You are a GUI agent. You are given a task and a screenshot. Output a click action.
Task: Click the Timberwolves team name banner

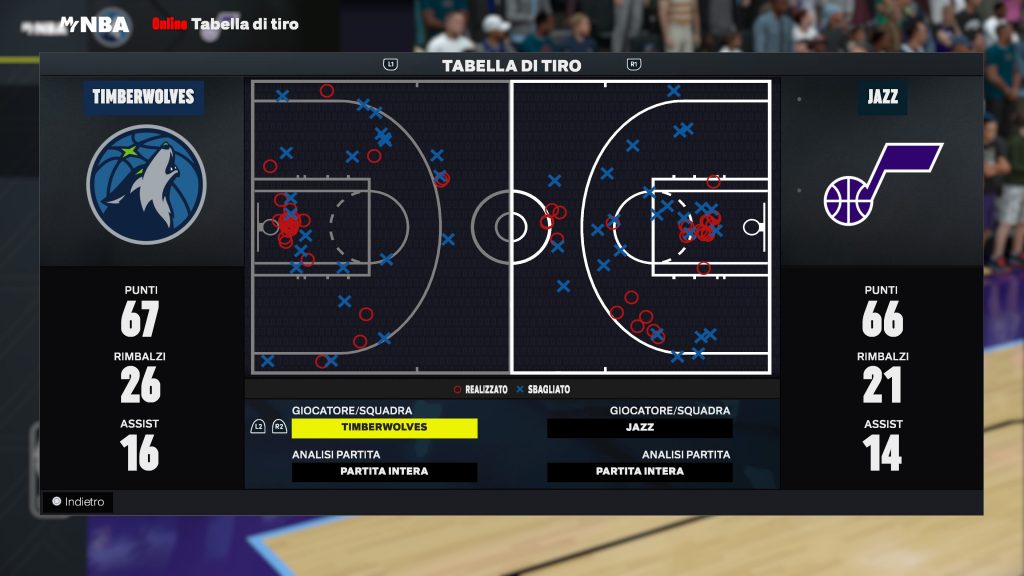pos(143,98)
